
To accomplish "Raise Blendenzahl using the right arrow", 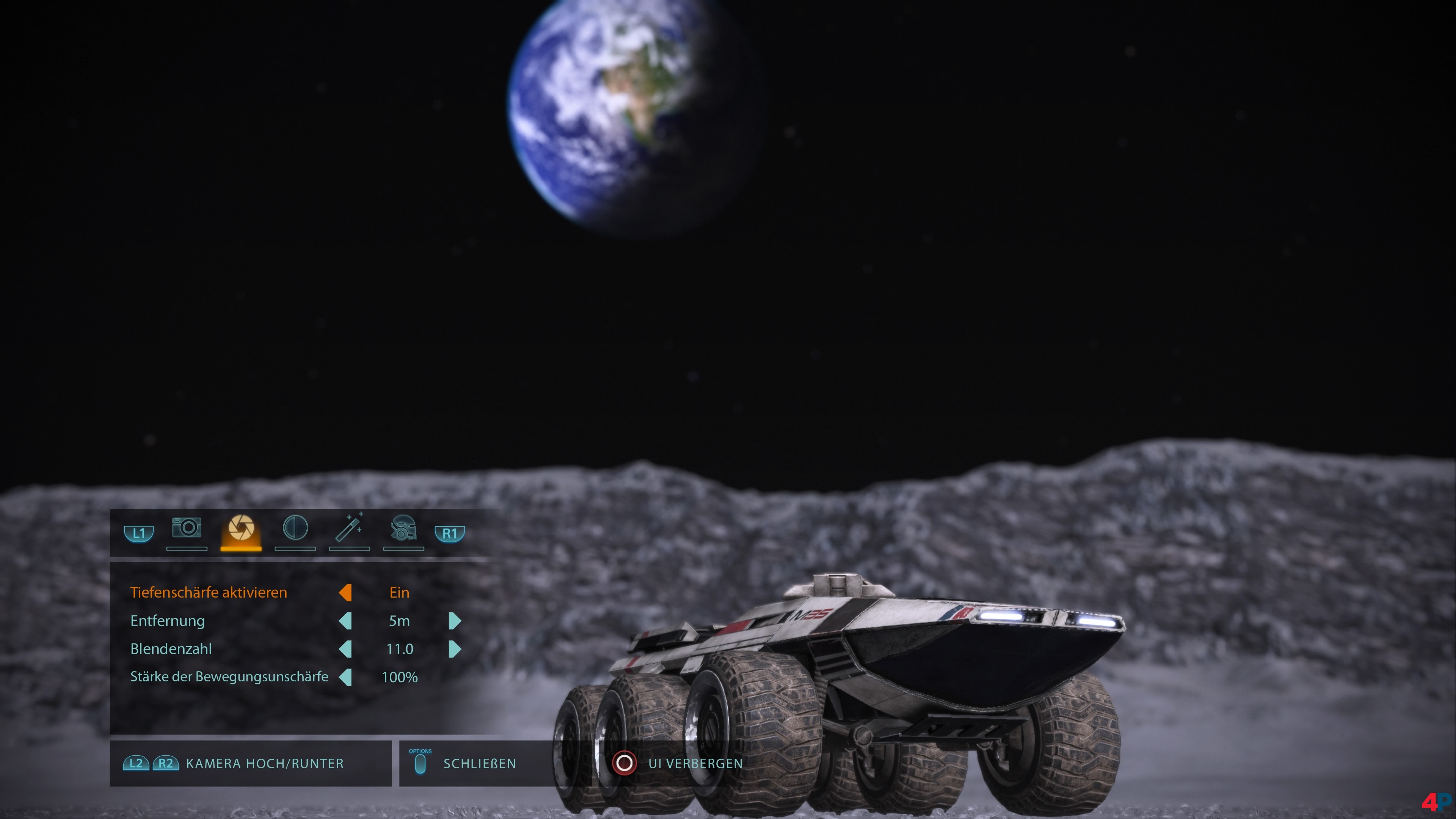I will point(455,649).
